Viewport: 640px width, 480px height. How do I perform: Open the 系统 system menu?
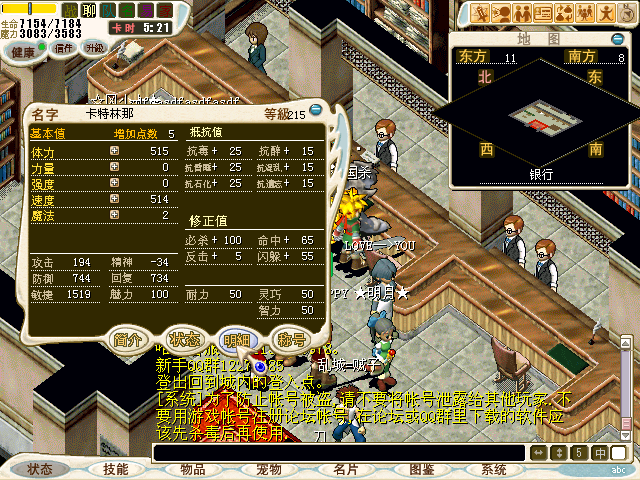tap(494, 469)
